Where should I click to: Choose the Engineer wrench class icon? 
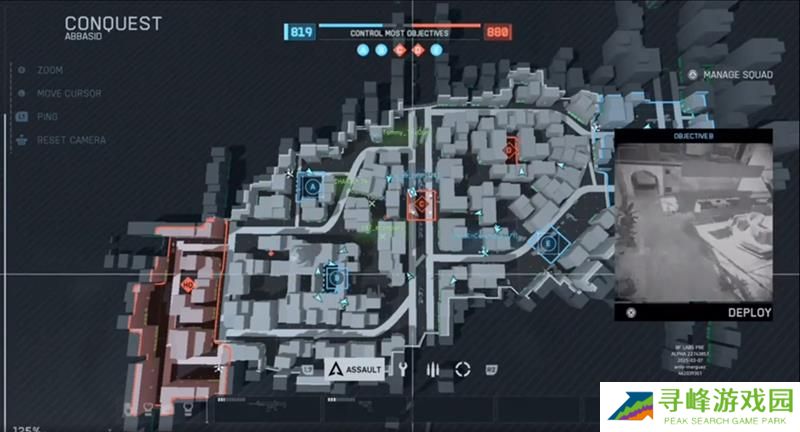pos(402,369)
